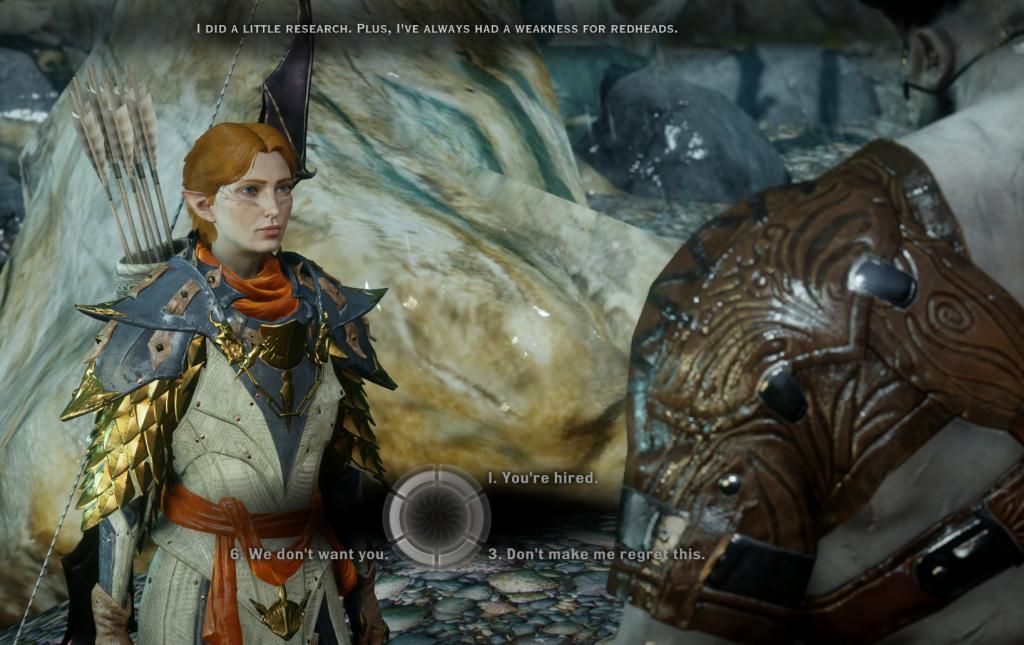Pick the "We don't want you." response
The image size is (1024, 645).
click(309, 553)
